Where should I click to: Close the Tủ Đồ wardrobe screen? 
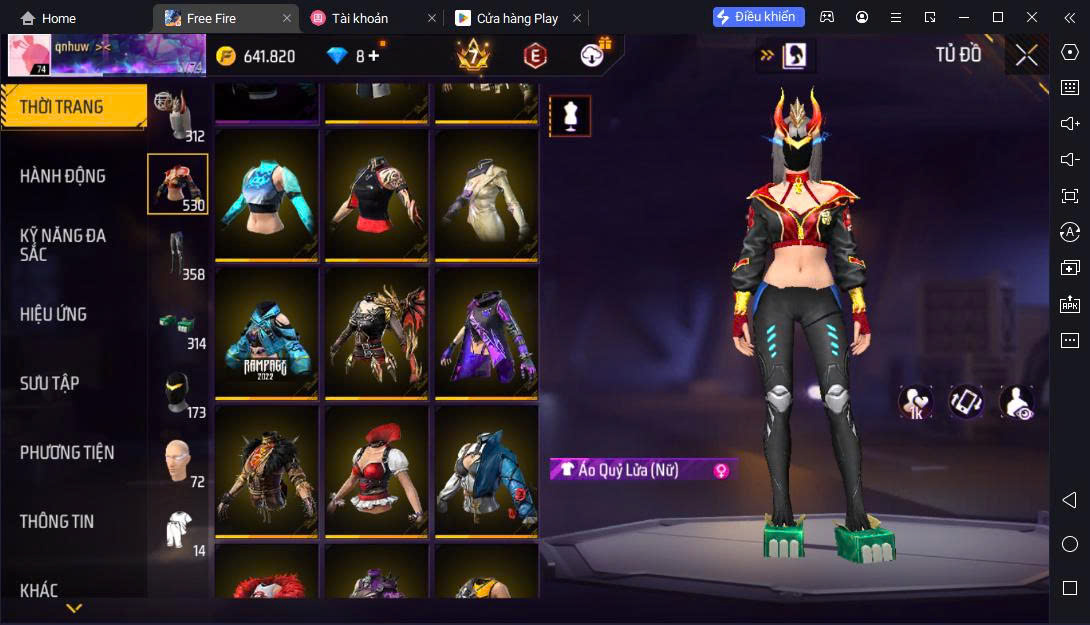click(1026, 55)
